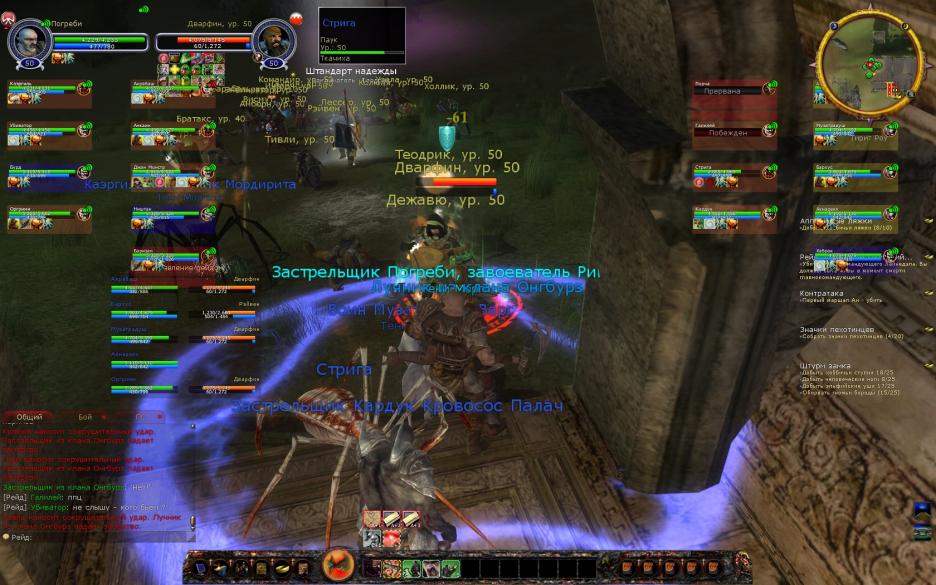Select target portrait of Дварфин

[x=271, y=40]
